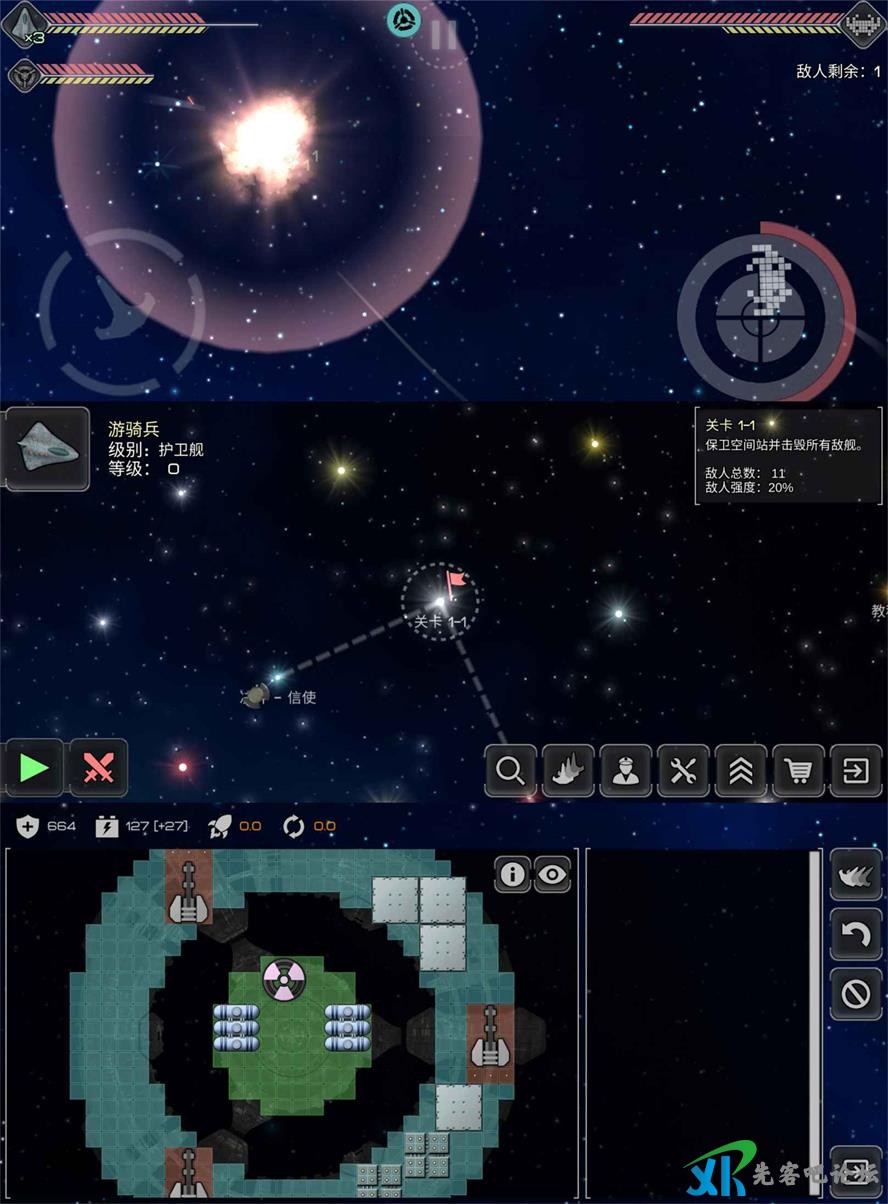Screen dimensions: 888x1204
Task: Open the upgrade chevrons menu
Action: click(741, 771)
